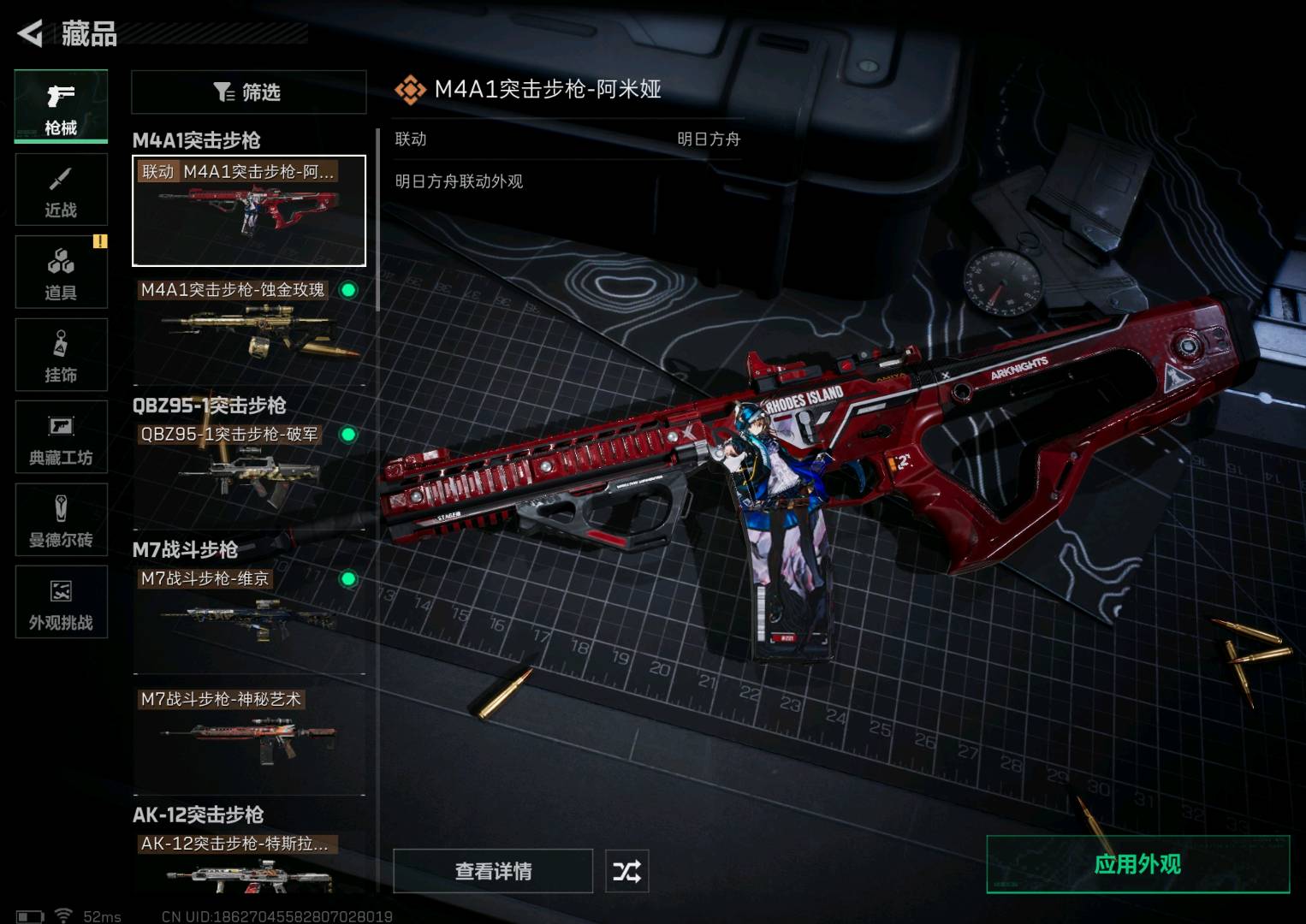Viewport: 1306px width, 924px height.
Task: Pick the M7 维京 skin
Action: 248,618
